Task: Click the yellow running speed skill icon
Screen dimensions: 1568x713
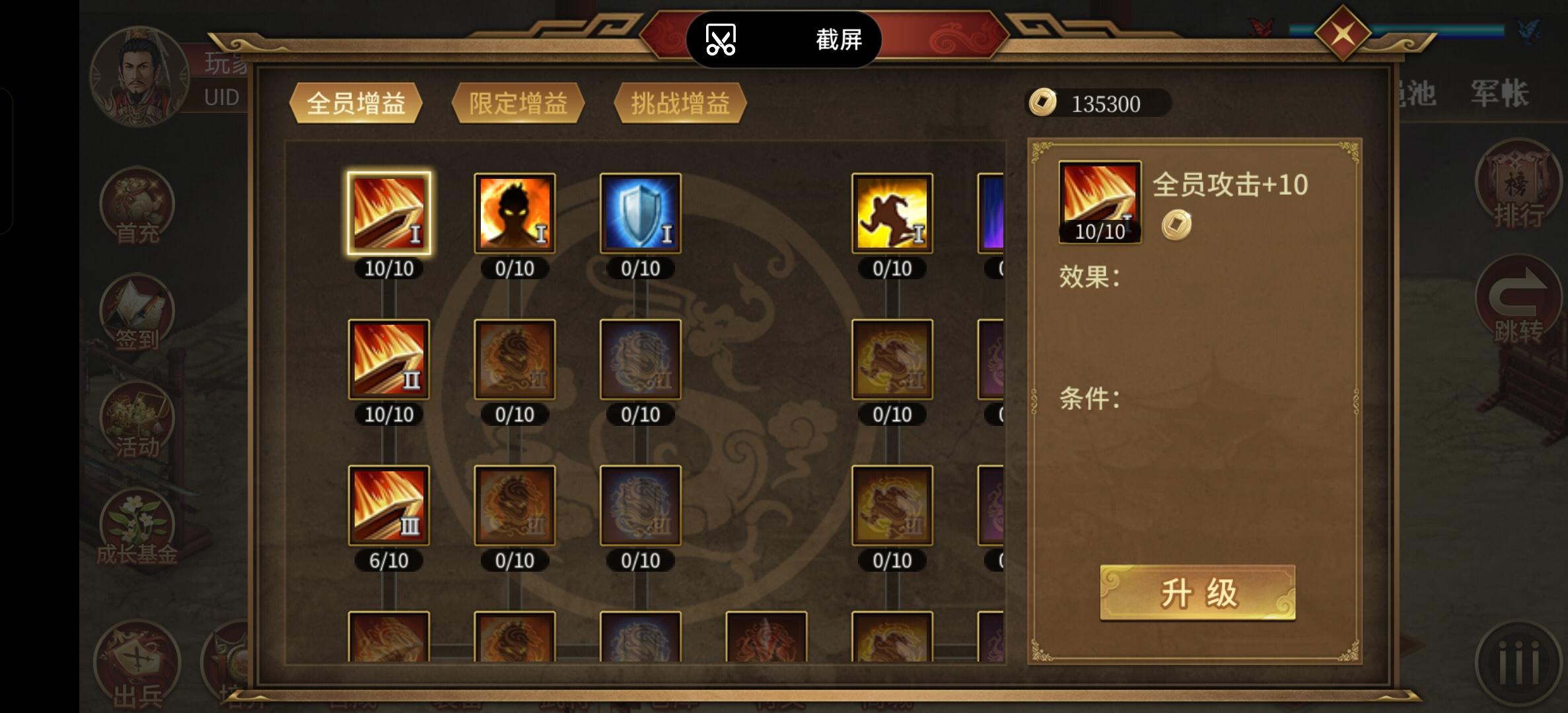Action: click(x=892, y=213)
